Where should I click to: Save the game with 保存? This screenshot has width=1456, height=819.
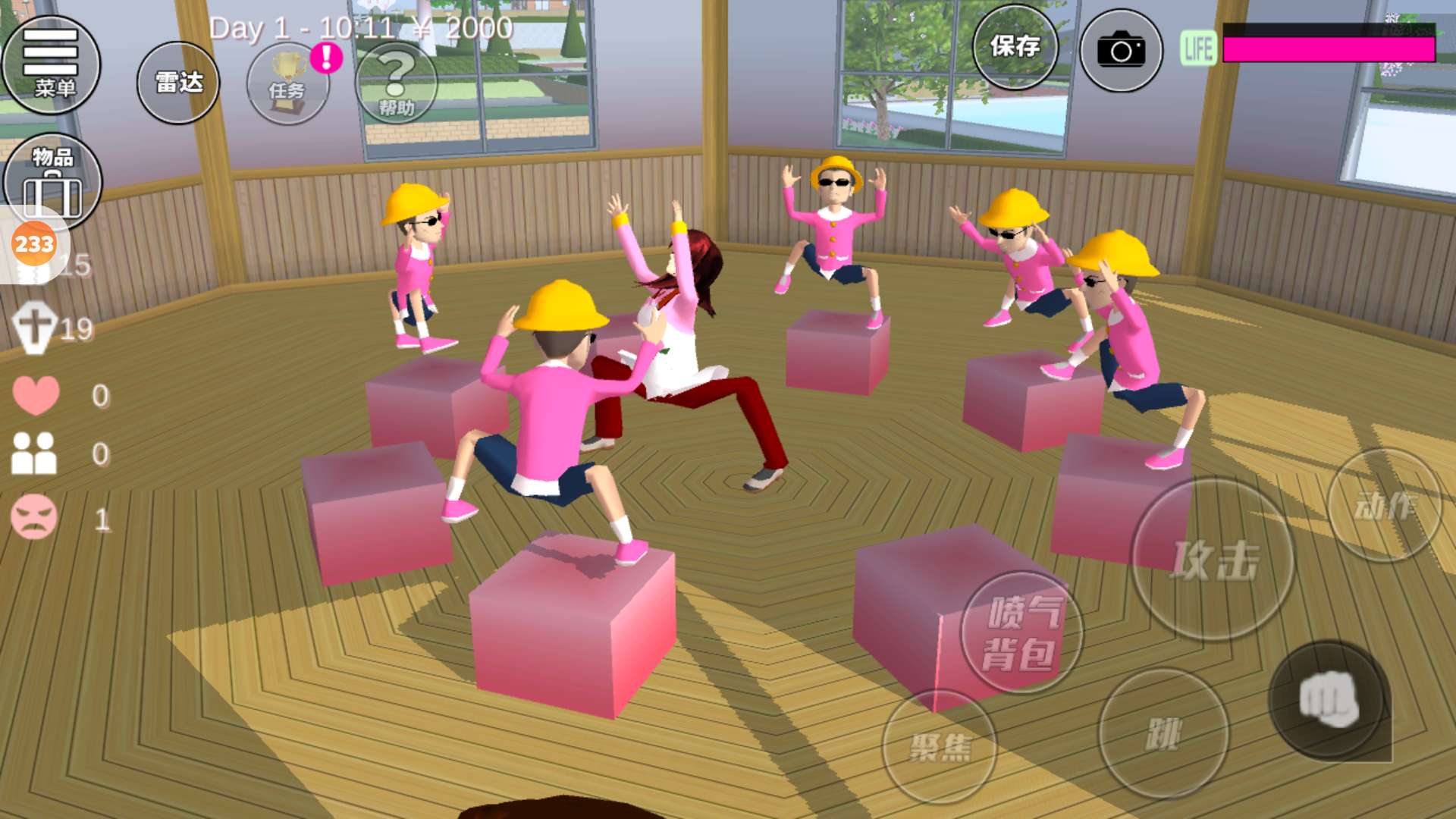point(1015,48)
